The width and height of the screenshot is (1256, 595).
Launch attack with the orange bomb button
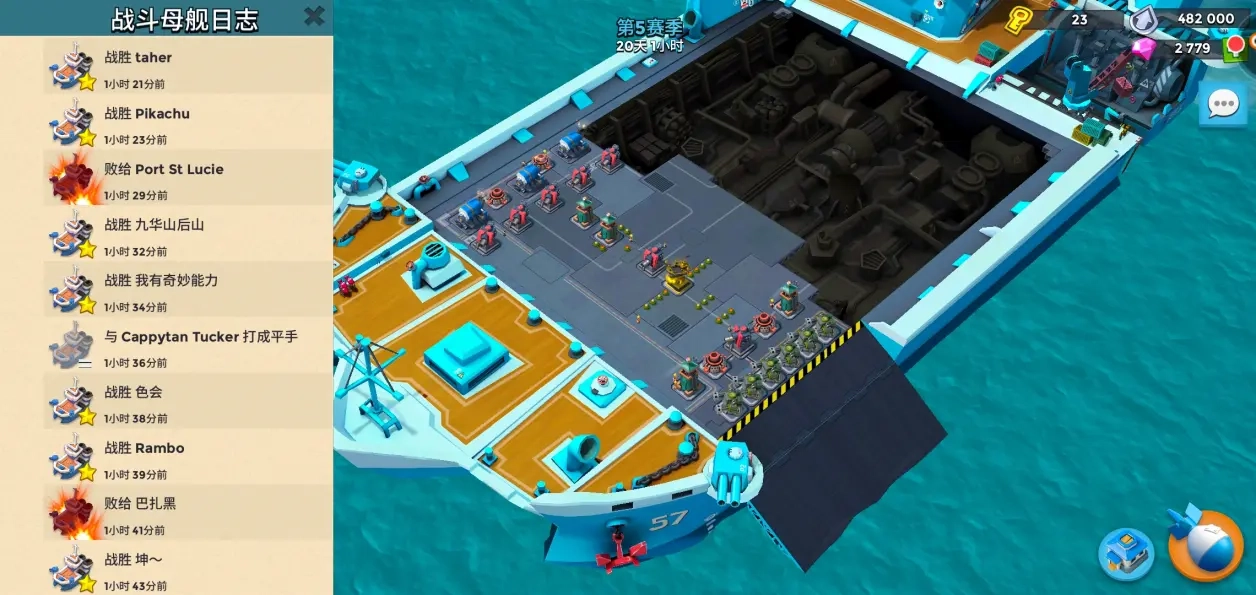coord(1205,546)
